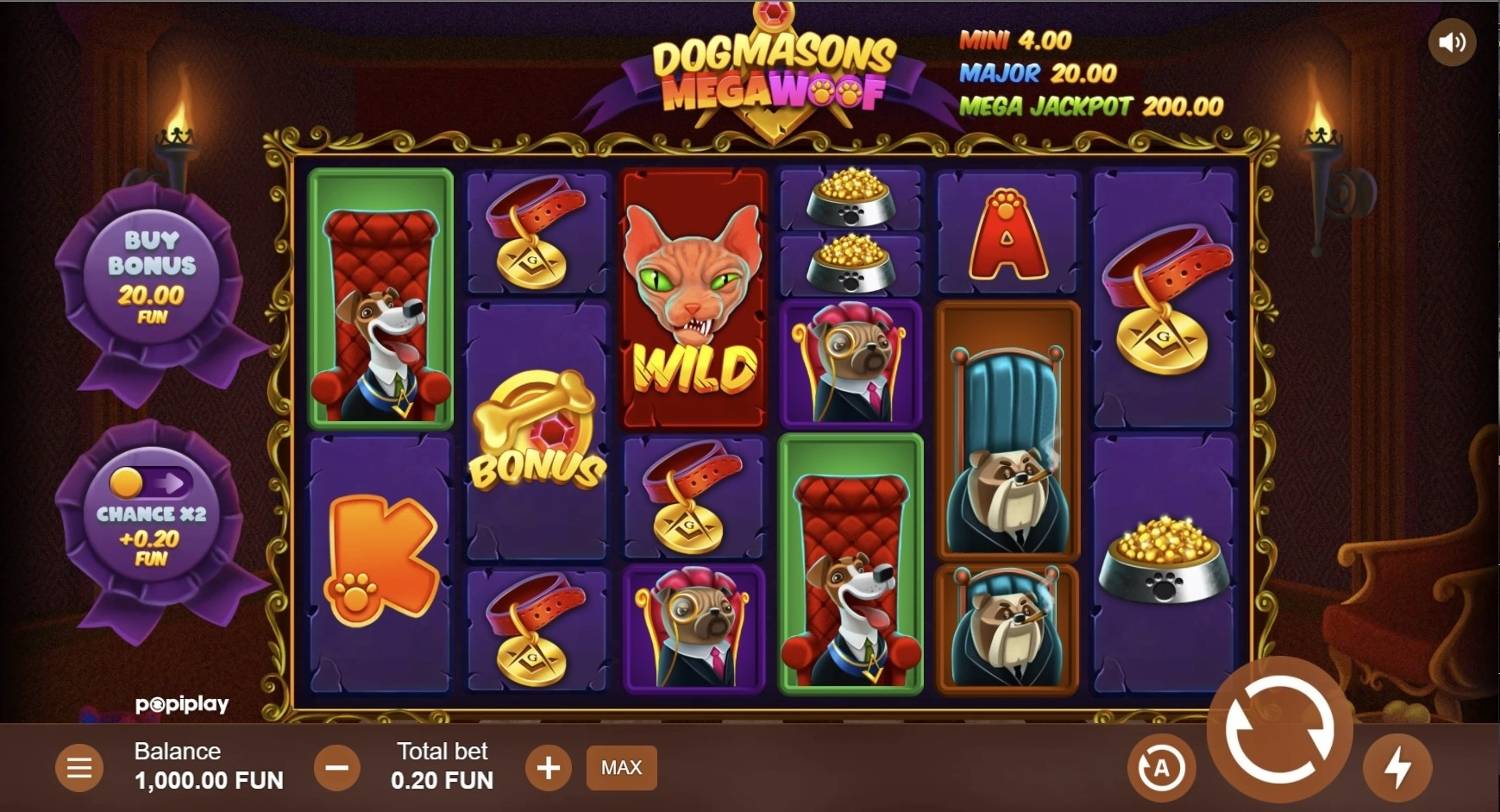Click the Mega Jackpot 200.00 label
Image resolution: width=1500 pixels, height=812 pixels.
tap(1091, 106)
